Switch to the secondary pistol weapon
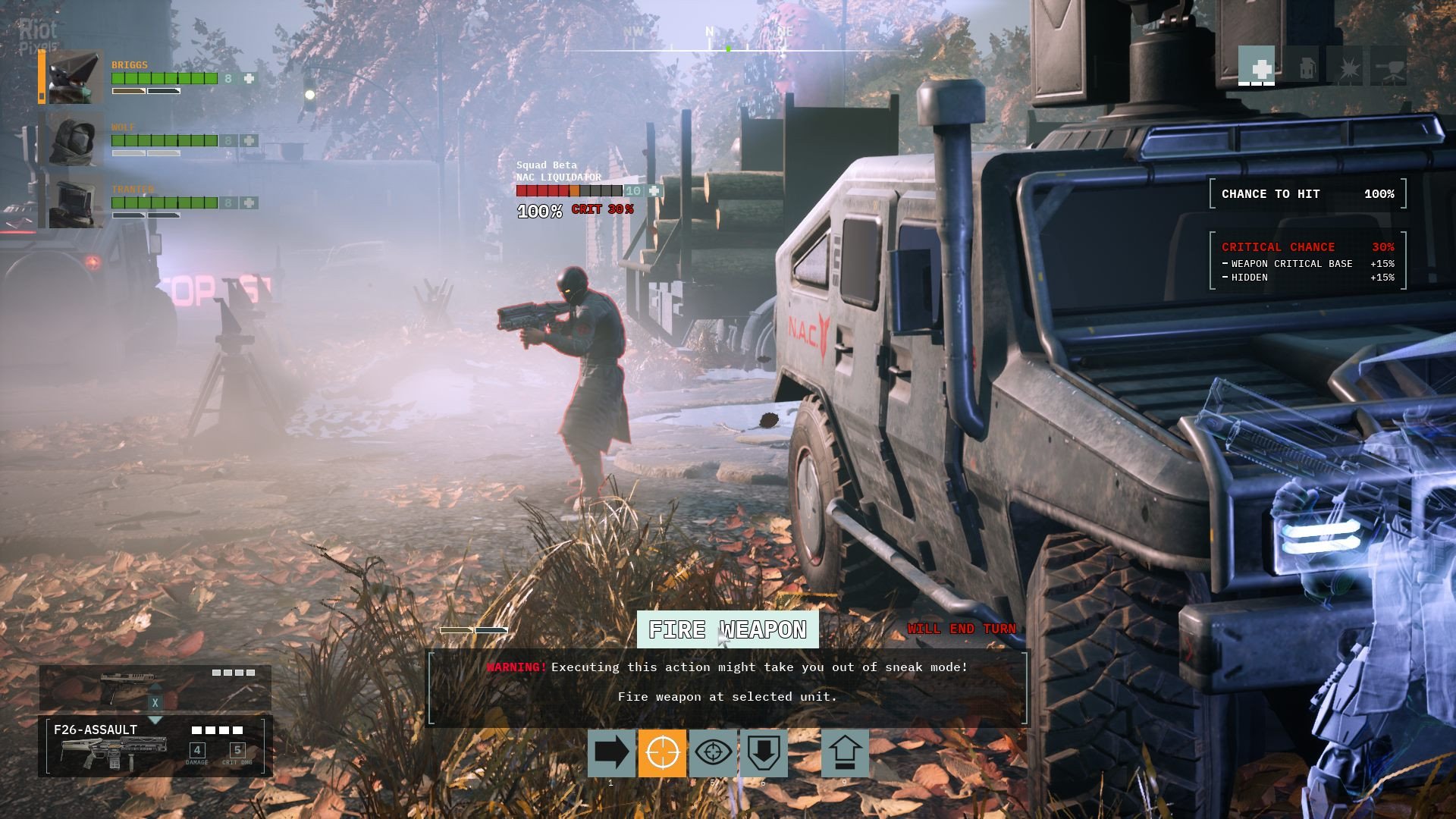 tap(155, 687)
